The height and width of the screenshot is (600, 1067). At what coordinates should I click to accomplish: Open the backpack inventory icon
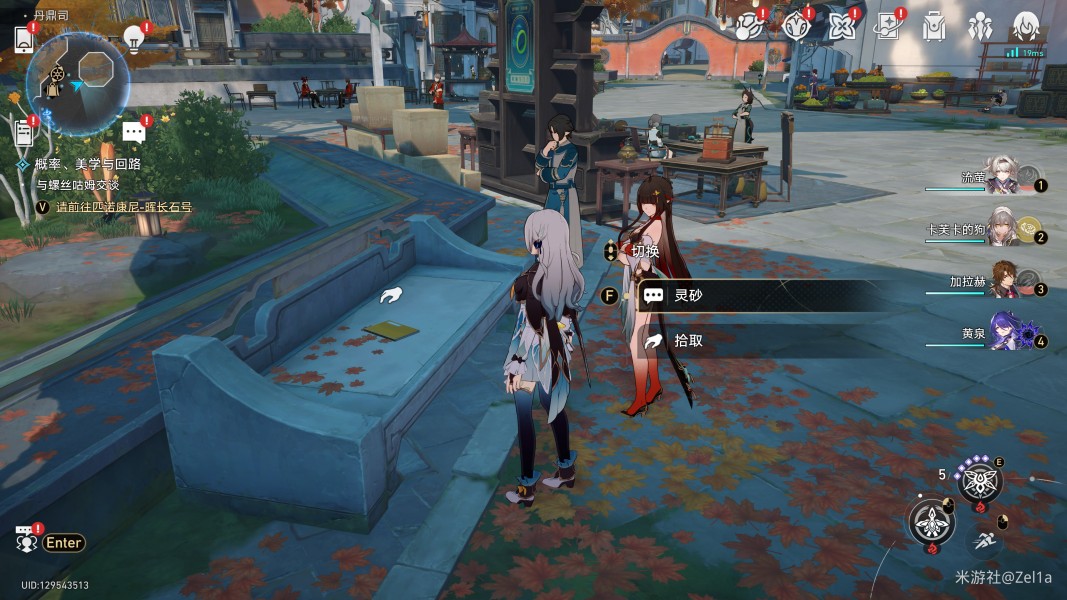[x=934, y=26]
